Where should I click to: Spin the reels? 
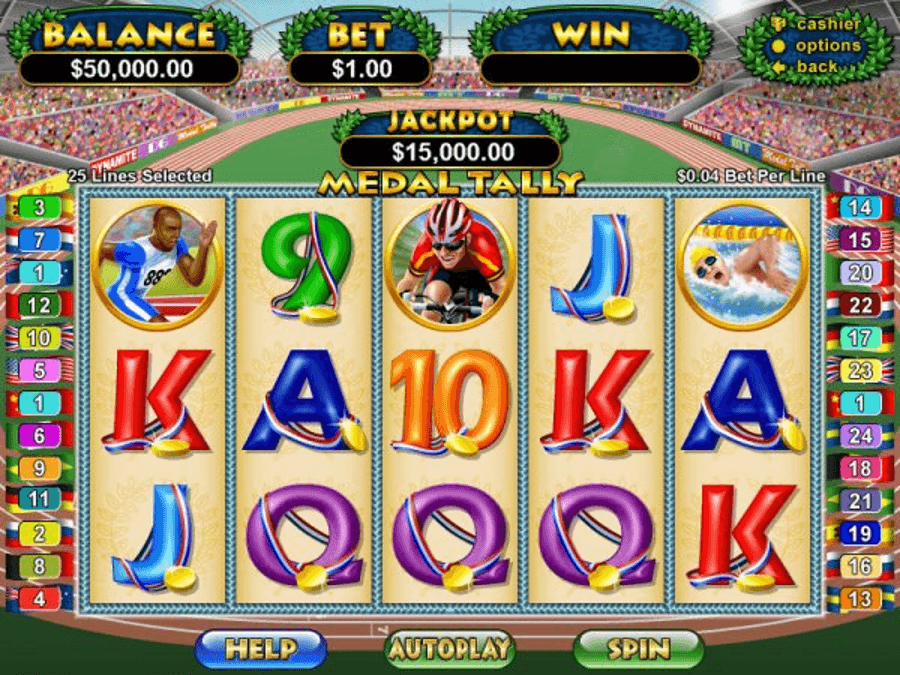637,649
